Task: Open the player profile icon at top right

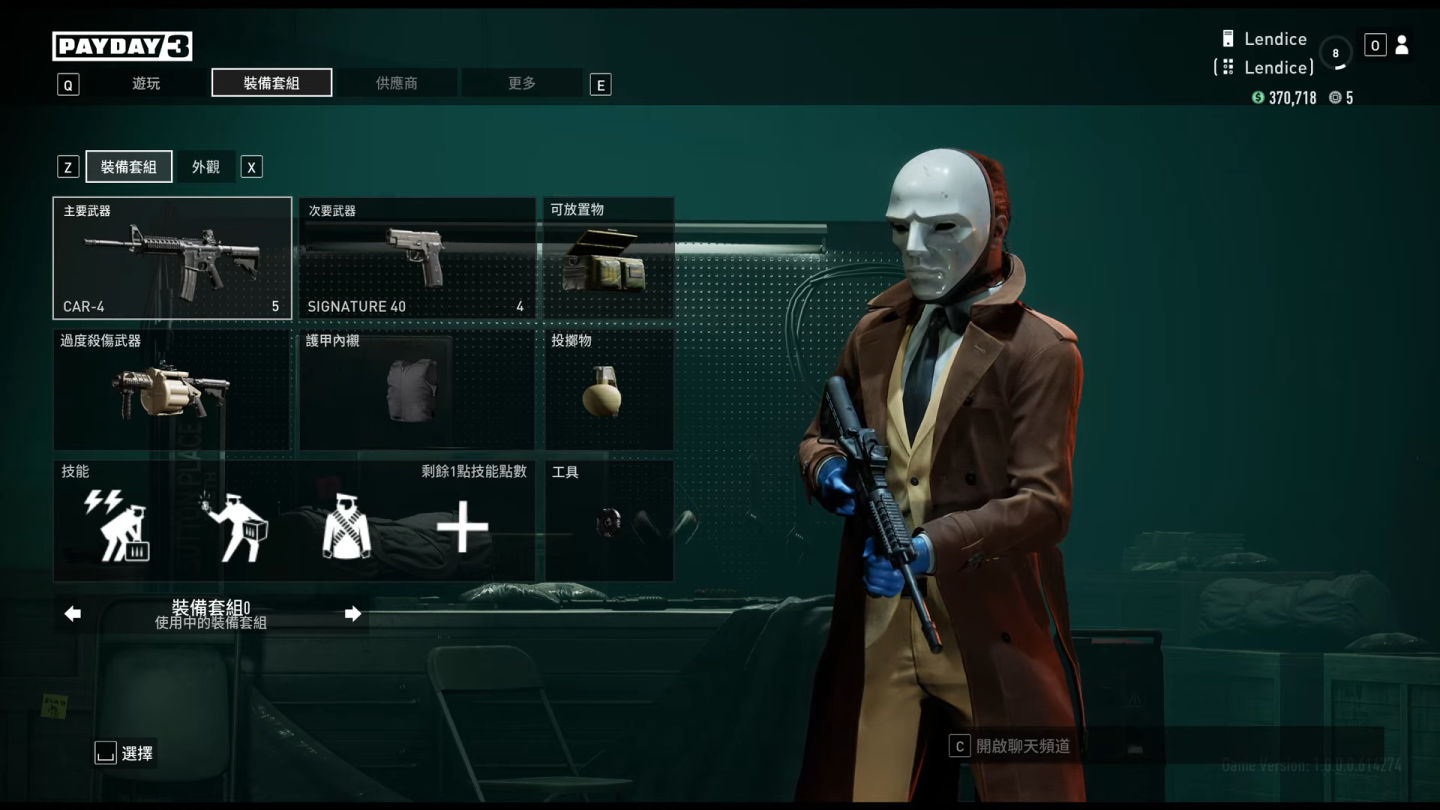Action: (x=1401, y=45)
